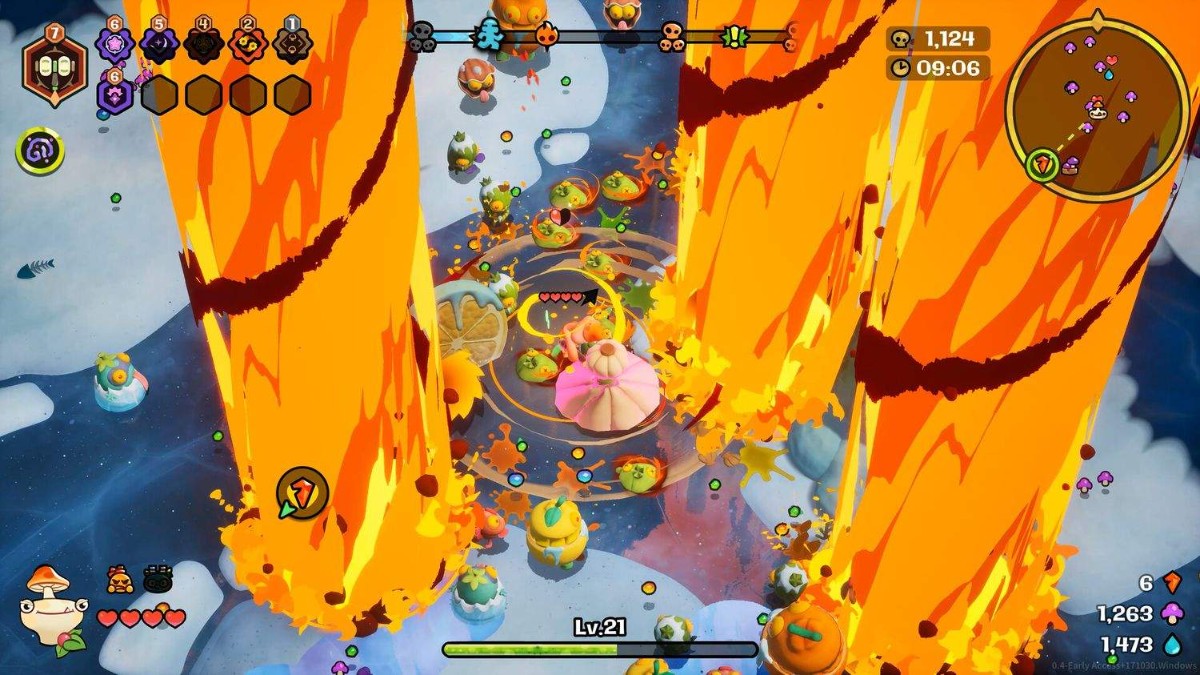Activate the green-ringed purple swirl ability
Image resolution: width=1200 pixels, height=675 pixels.
point(40,152)
